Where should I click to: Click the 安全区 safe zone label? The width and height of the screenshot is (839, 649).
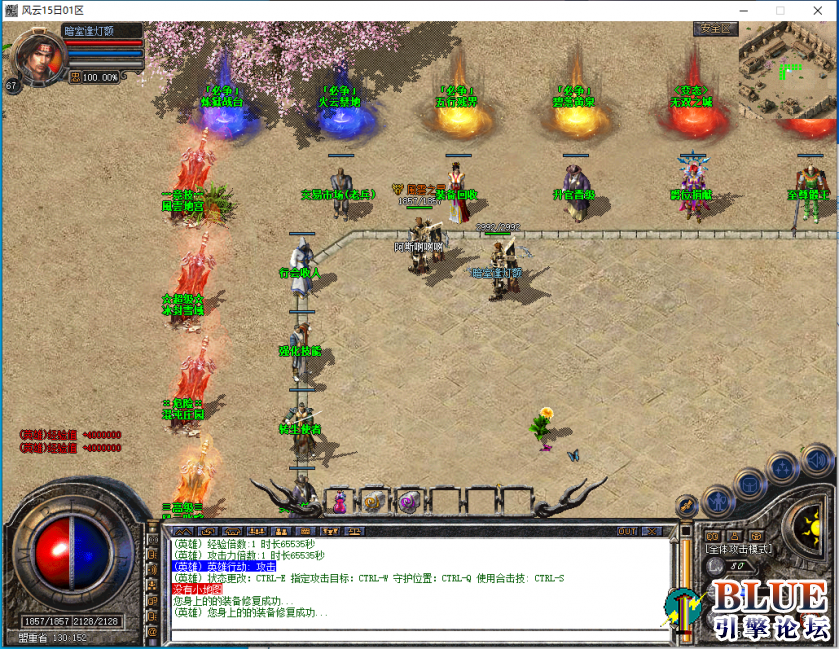[x=714, y=29]
